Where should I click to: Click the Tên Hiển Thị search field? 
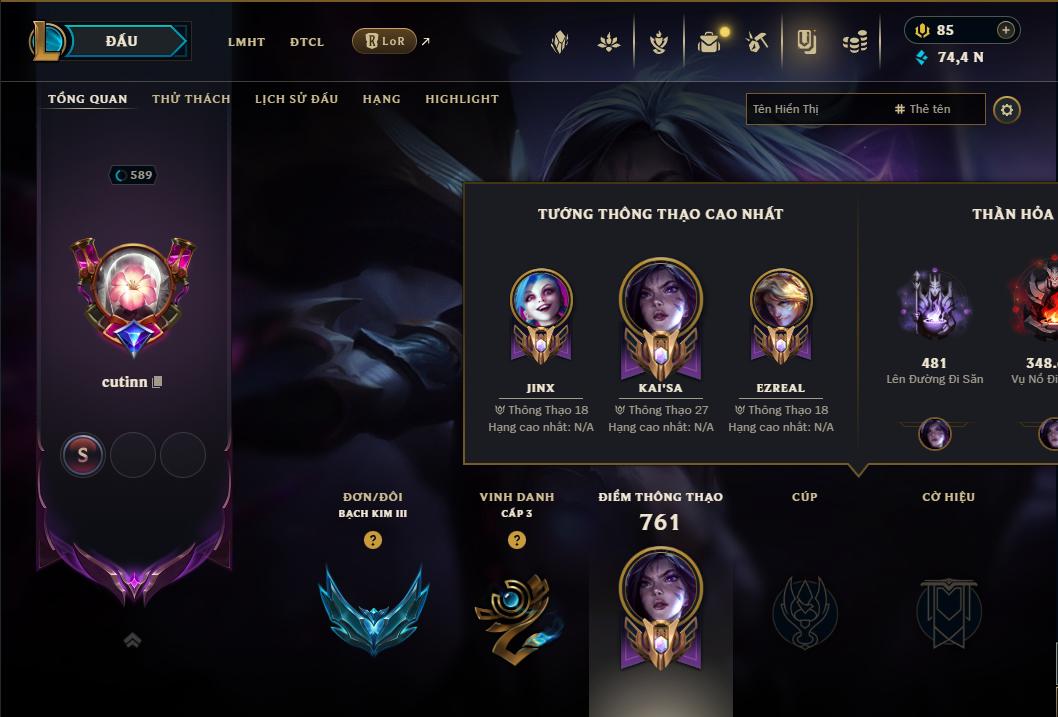(x=815, y=109)
